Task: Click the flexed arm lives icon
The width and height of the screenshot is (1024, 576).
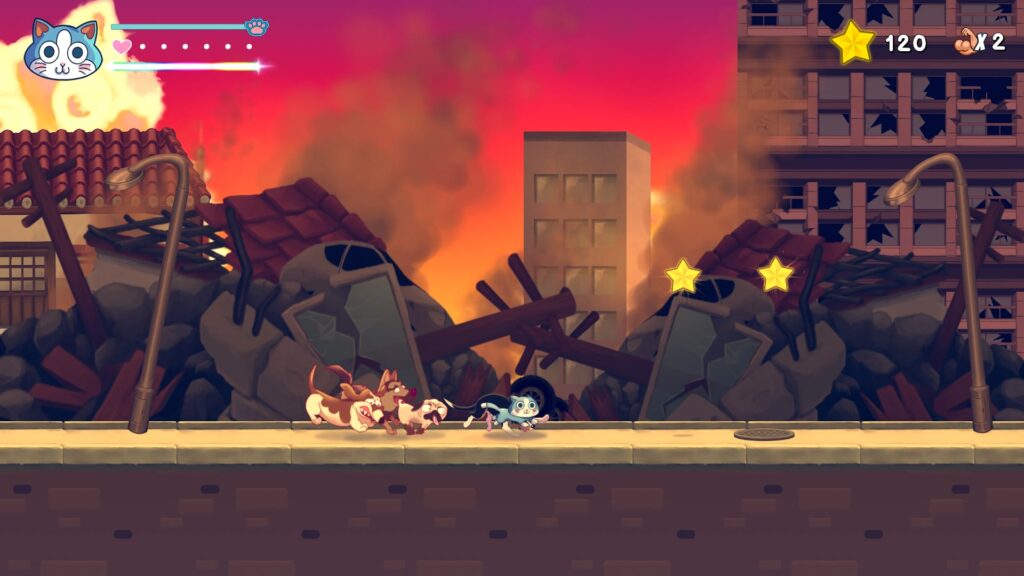Action: [965, 42]
